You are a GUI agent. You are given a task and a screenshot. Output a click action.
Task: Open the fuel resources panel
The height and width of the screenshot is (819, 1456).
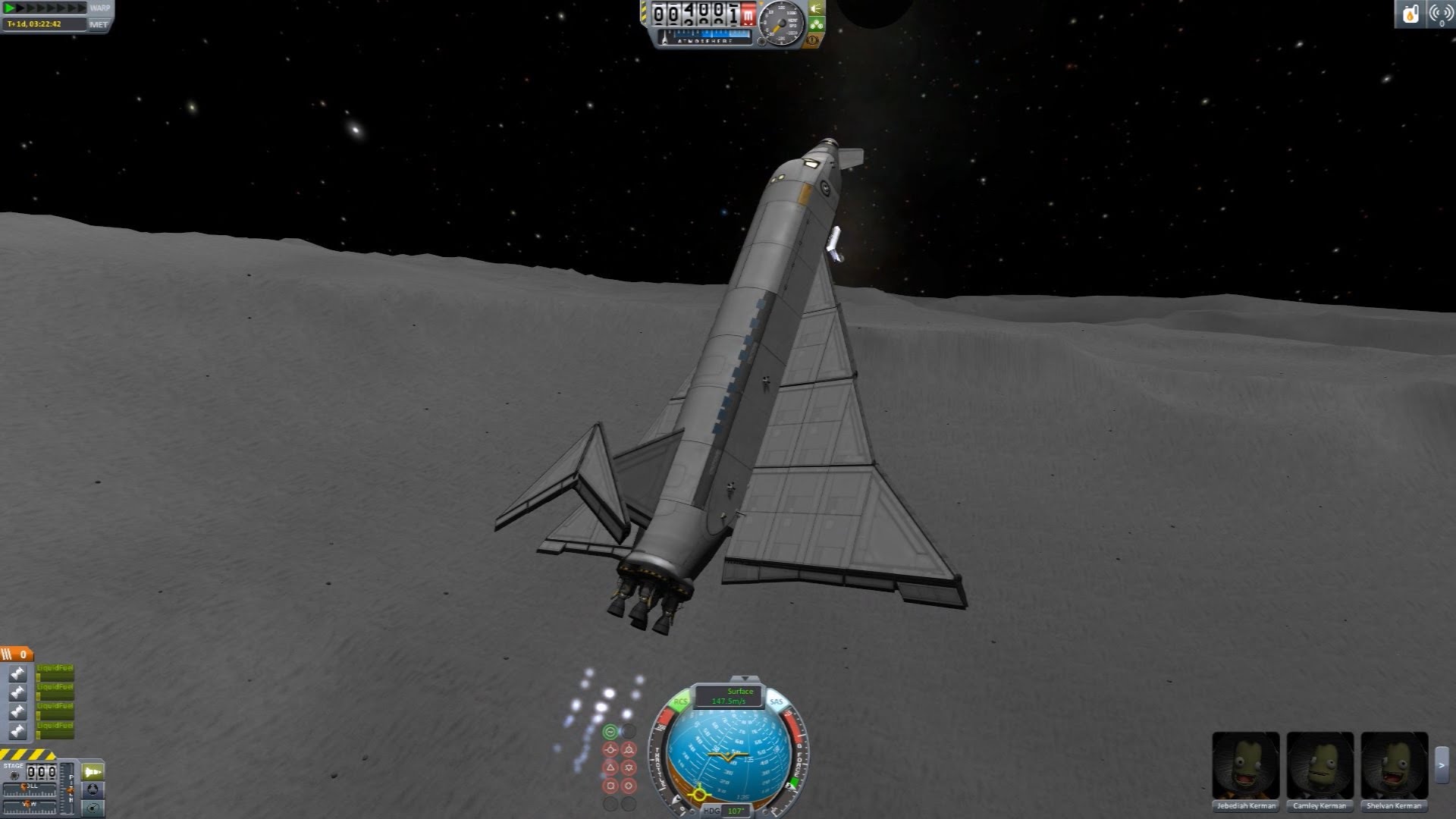(x=1410, y=14)
